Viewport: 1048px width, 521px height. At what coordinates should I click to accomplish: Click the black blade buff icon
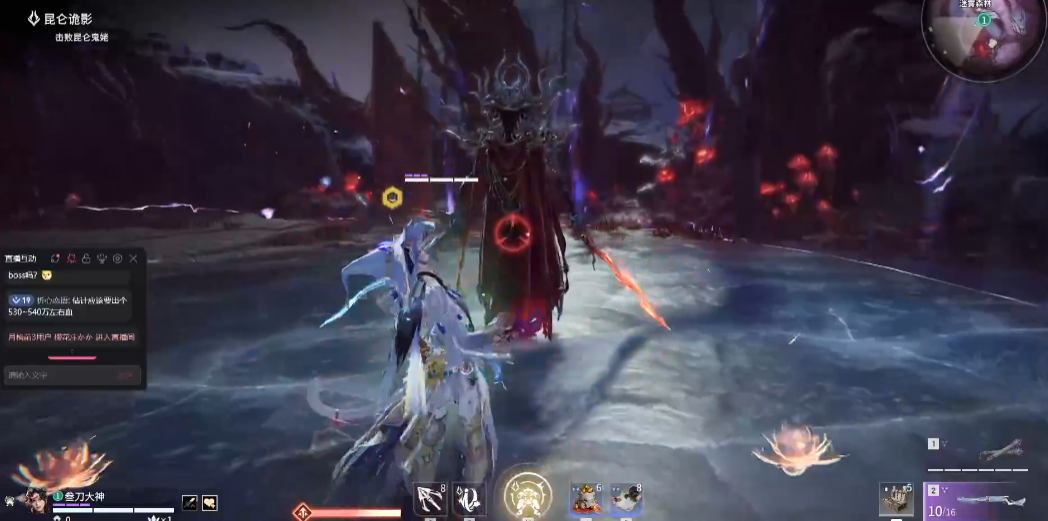tap(190, 503)
